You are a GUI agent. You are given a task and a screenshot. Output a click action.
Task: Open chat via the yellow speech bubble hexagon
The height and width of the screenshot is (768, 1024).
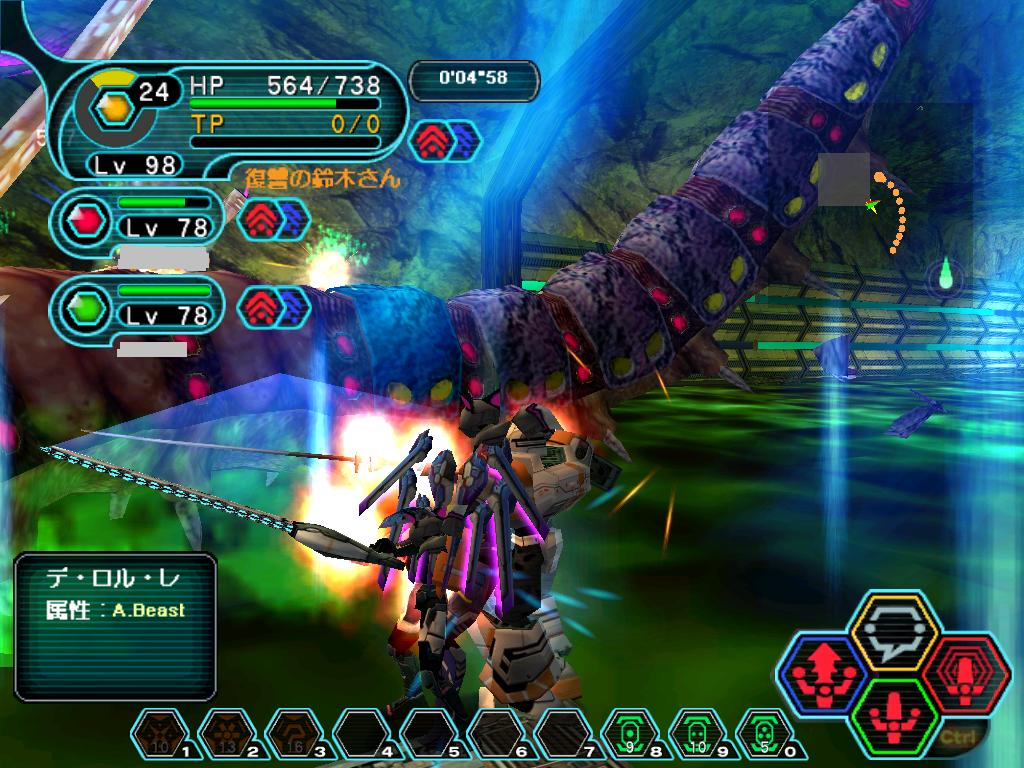892,632
